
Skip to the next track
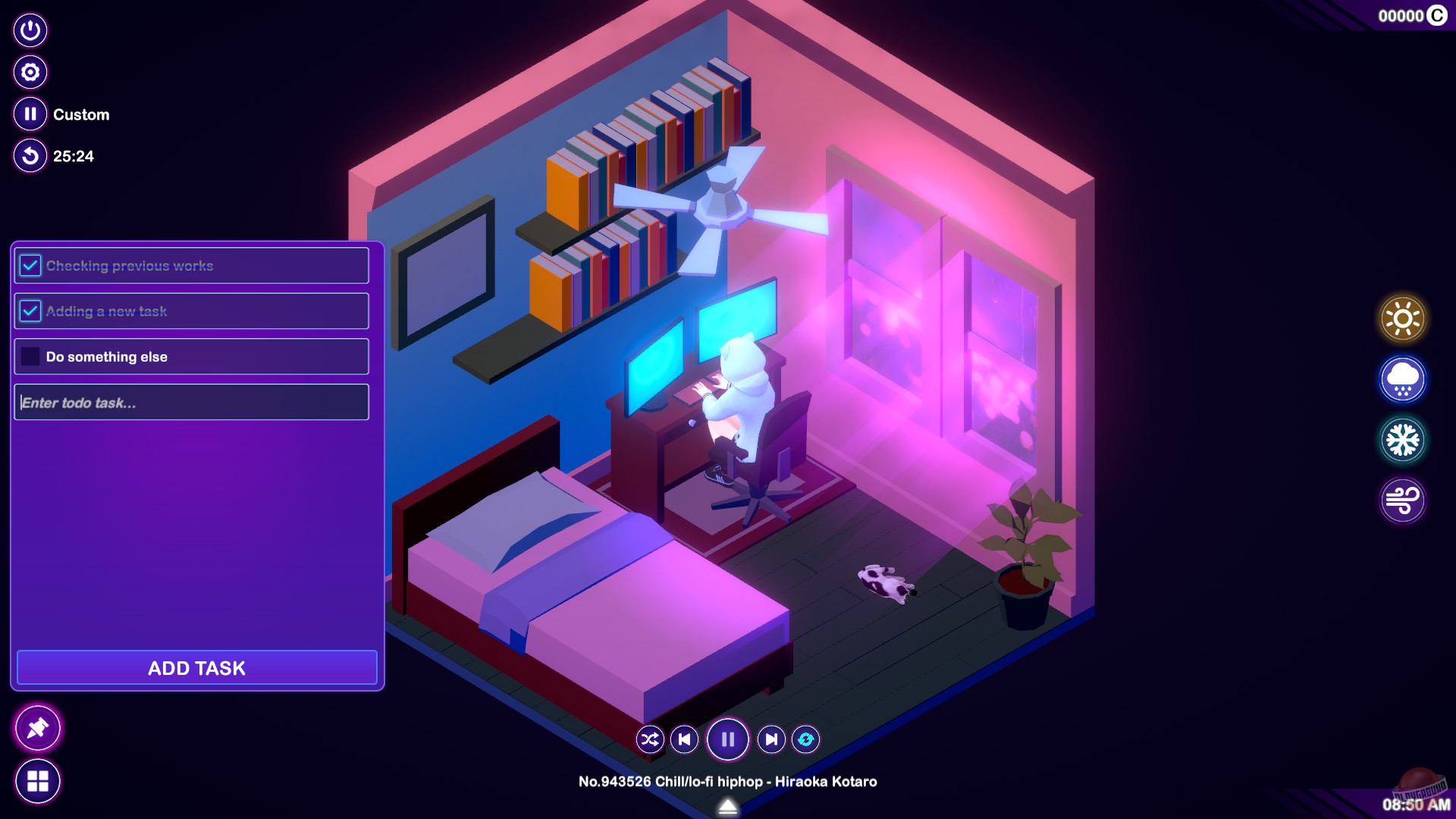(771, 739)
